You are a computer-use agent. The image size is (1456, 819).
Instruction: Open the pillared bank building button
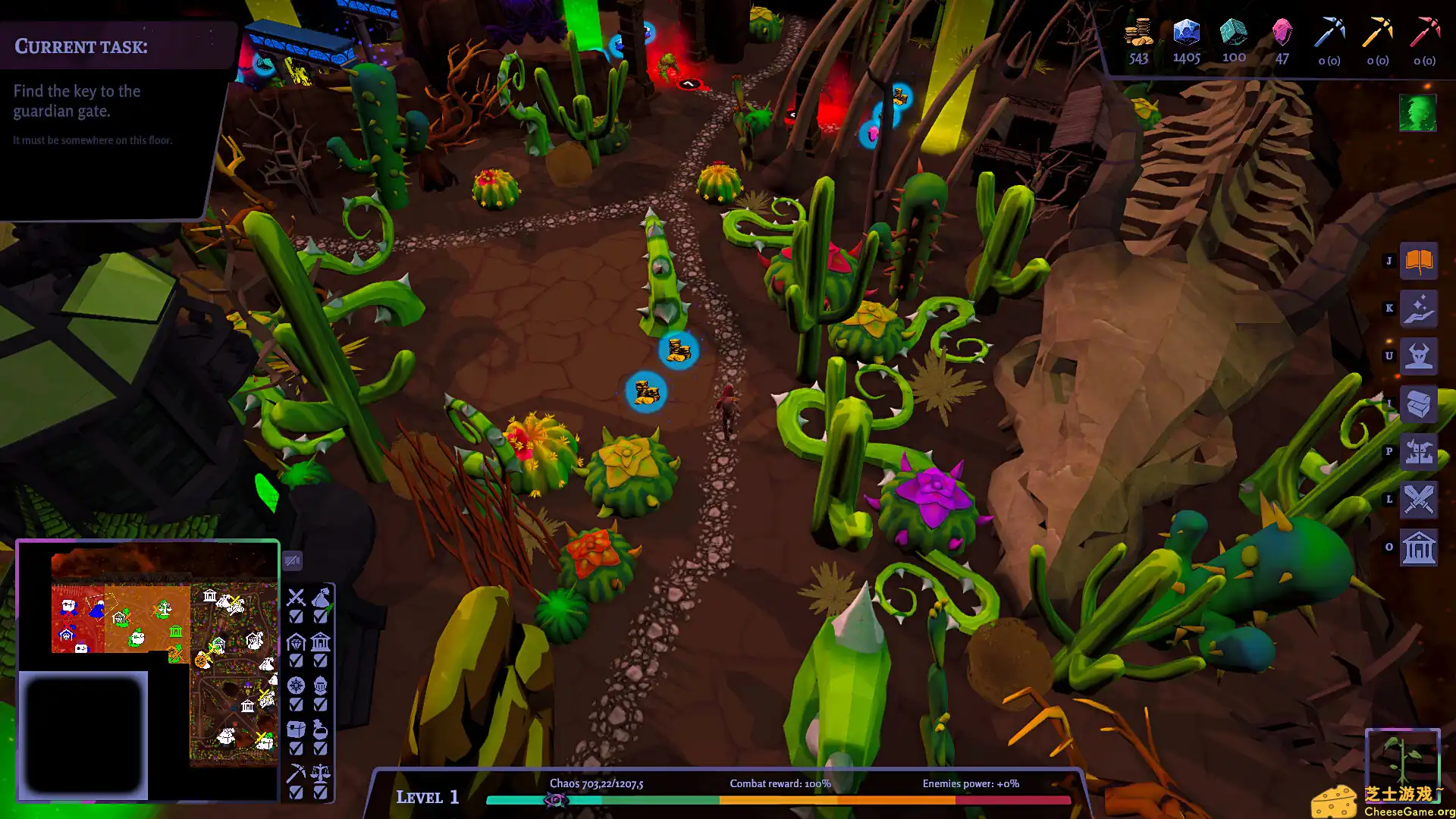tap(1418, 548)
